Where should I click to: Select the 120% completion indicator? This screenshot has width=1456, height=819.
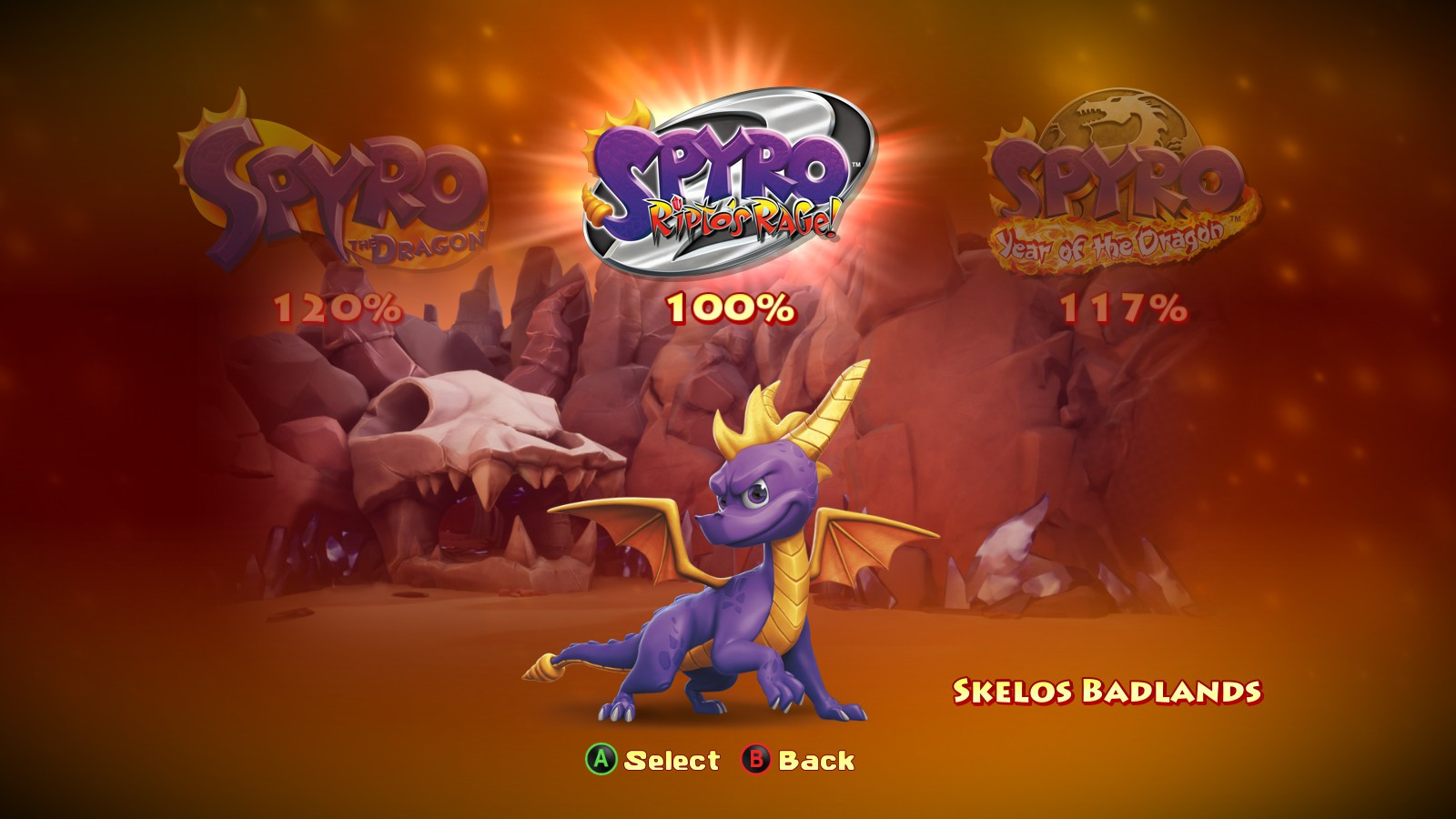click(335, 309)
